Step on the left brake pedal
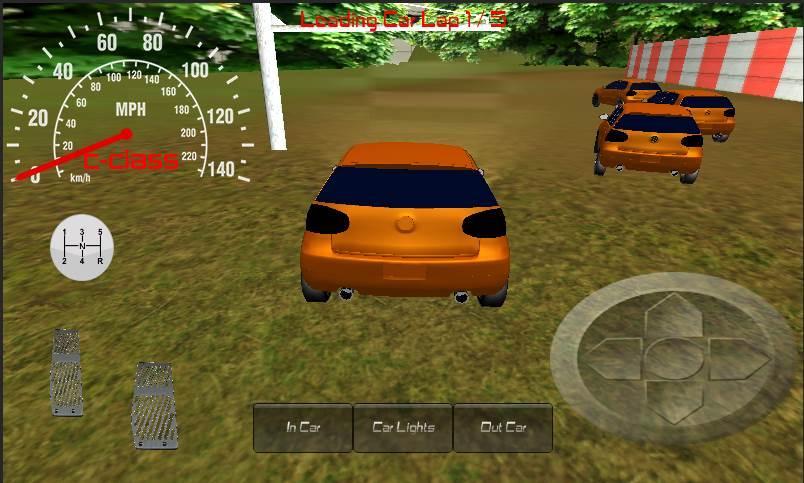The height and width of the screenshot is (483, 804). [67, 372]
